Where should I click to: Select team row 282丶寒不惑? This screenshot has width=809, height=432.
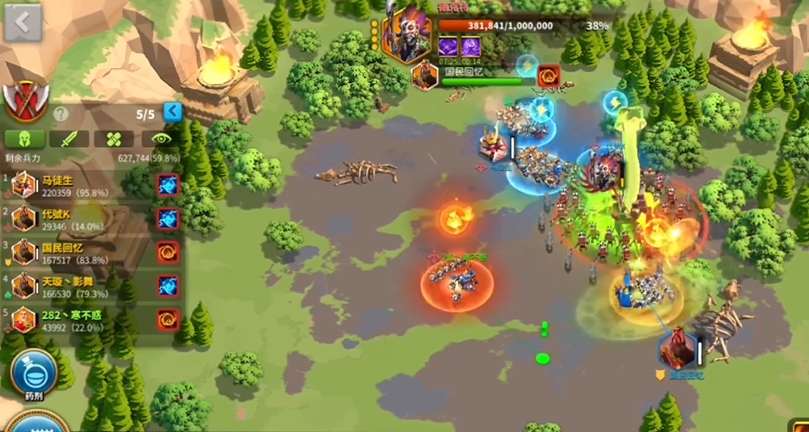pyautogui.click(x=75, y=320)
